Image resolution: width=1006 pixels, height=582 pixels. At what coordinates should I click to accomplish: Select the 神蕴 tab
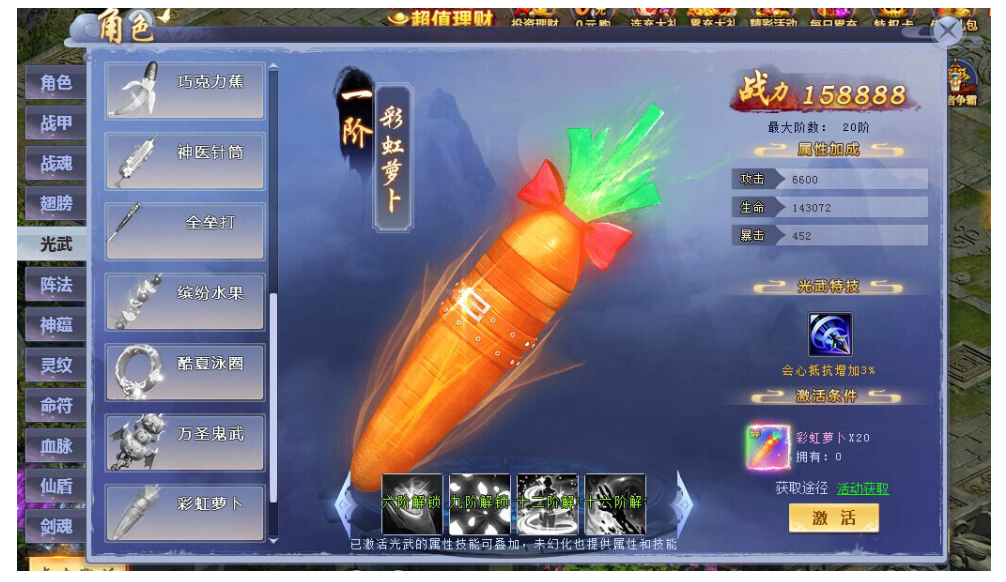point(56,325)
